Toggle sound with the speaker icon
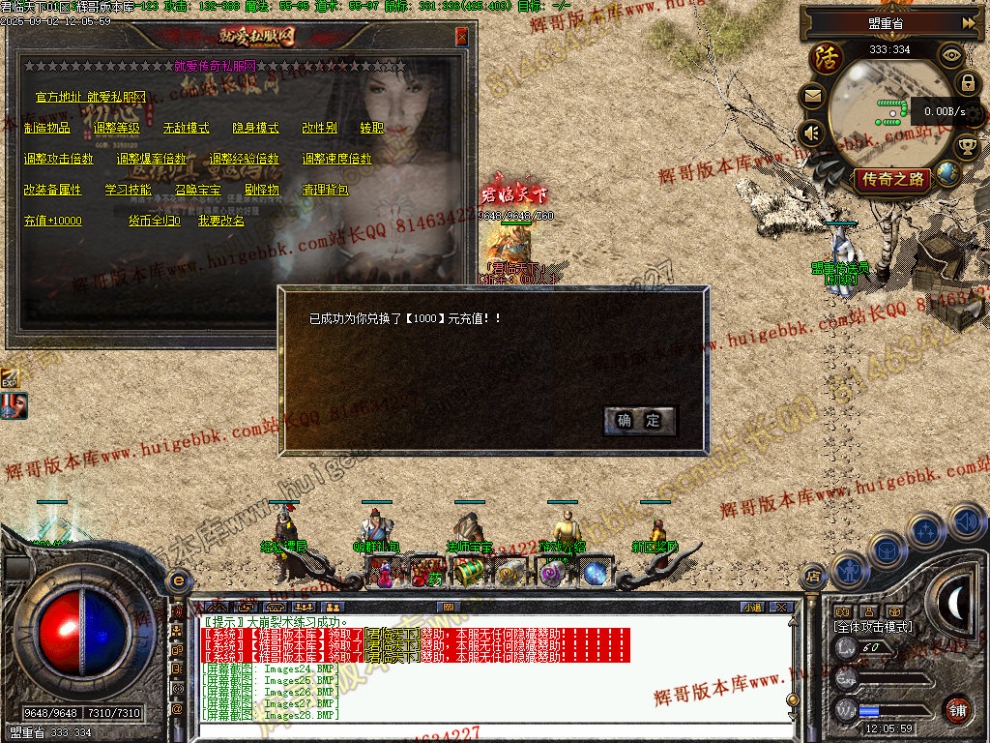The width and height of the screenshot is (990, 743). click(x=812, y=132)
